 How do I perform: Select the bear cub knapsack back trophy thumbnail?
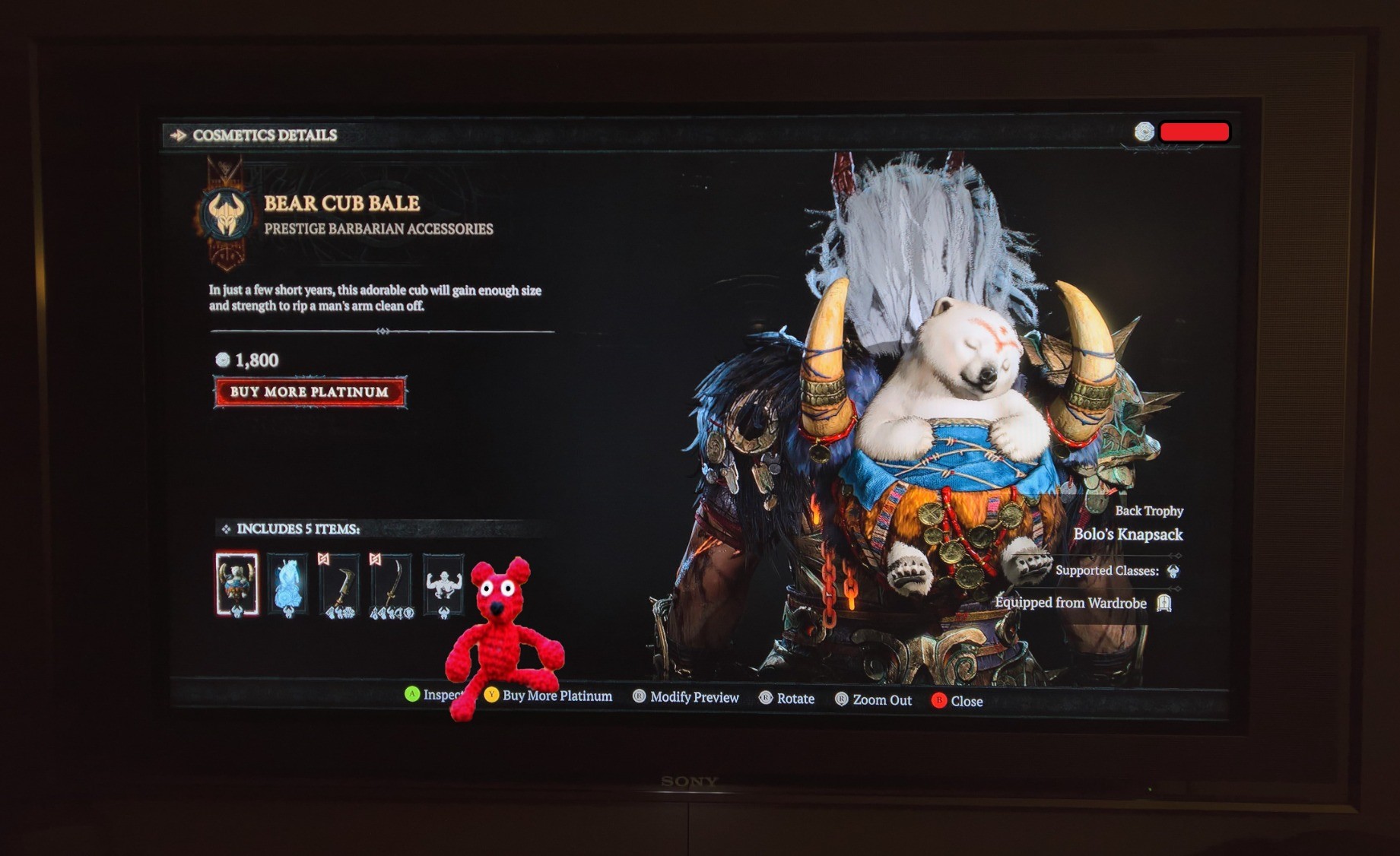237,583
